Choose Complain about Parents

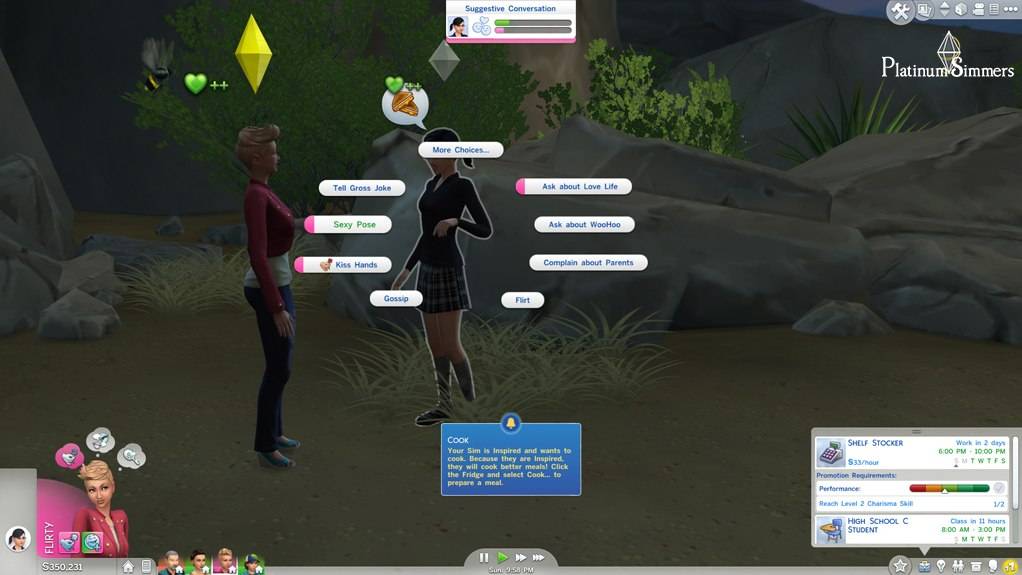(588, 263)
